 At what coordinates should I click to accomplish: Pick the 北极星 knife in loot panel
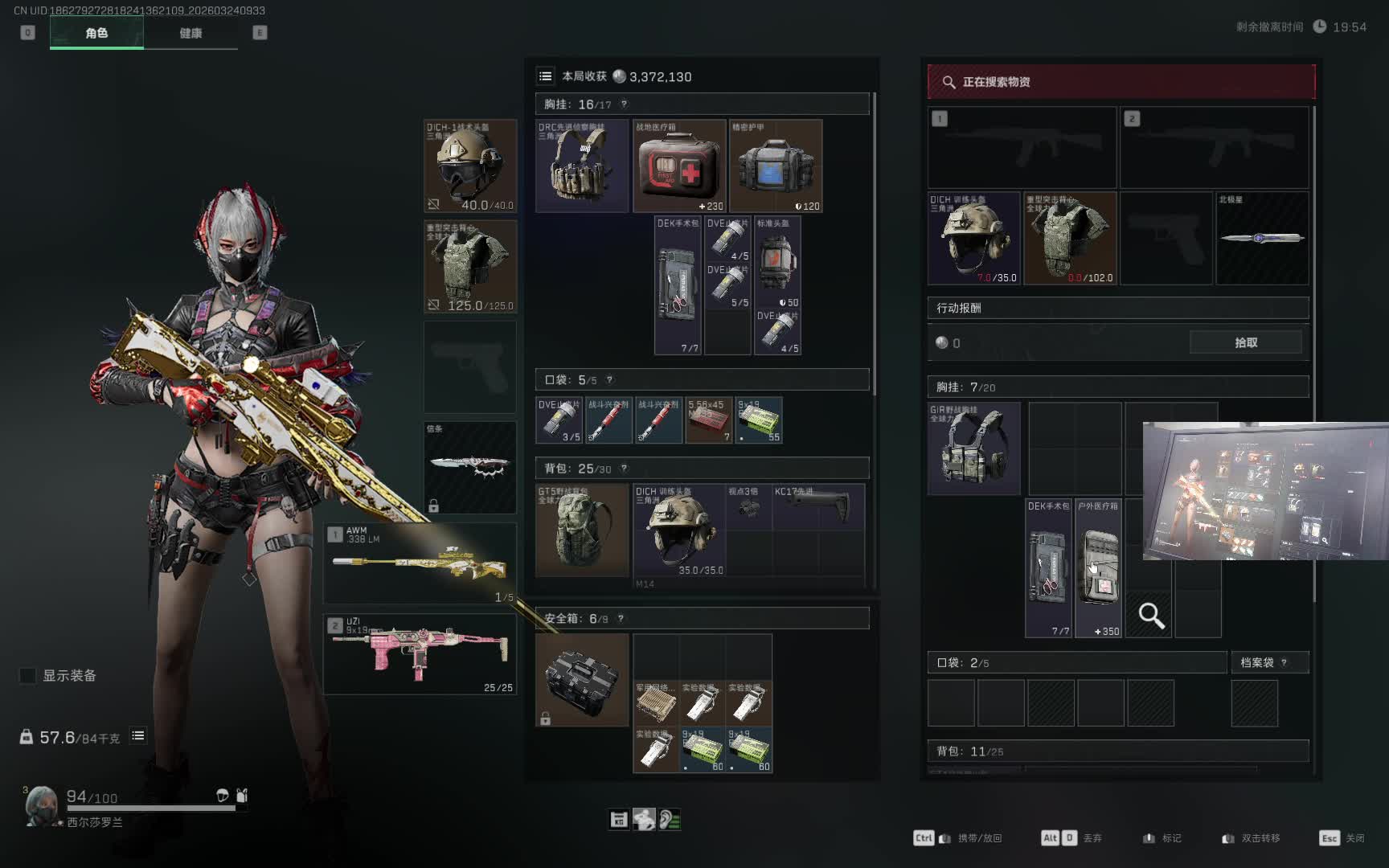click(1262, 238)
